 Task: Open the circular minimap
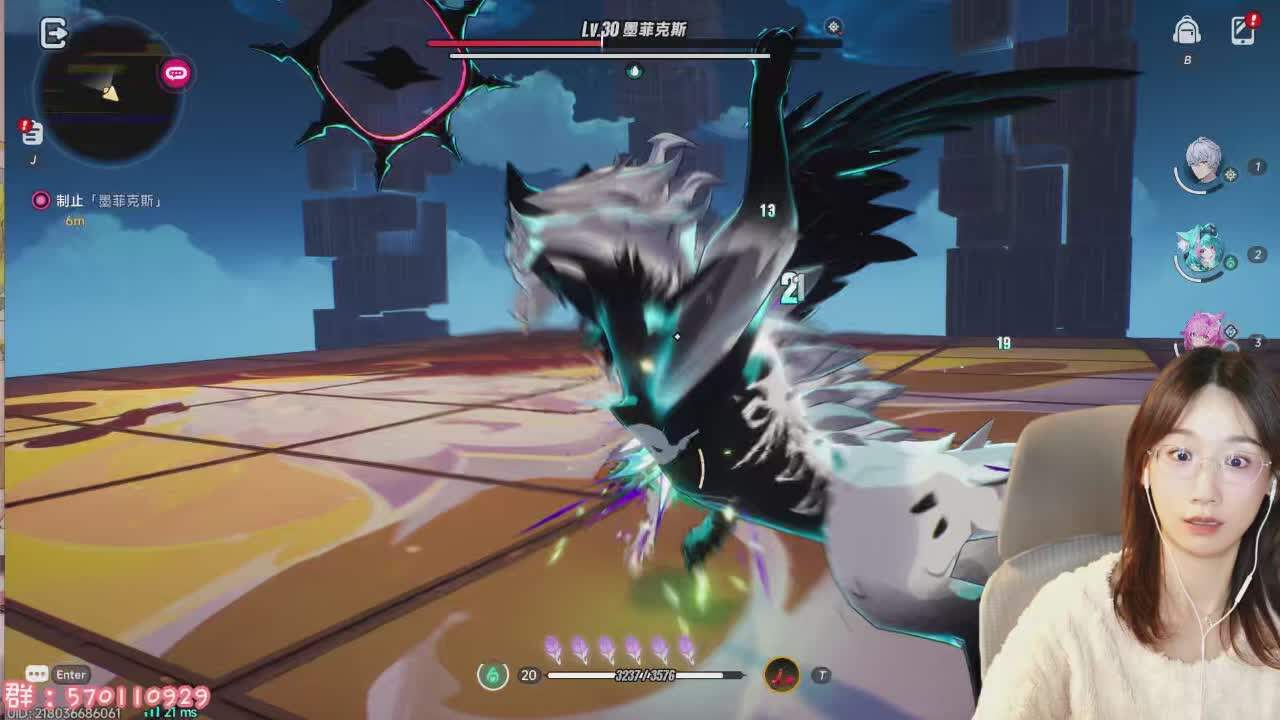108,92
